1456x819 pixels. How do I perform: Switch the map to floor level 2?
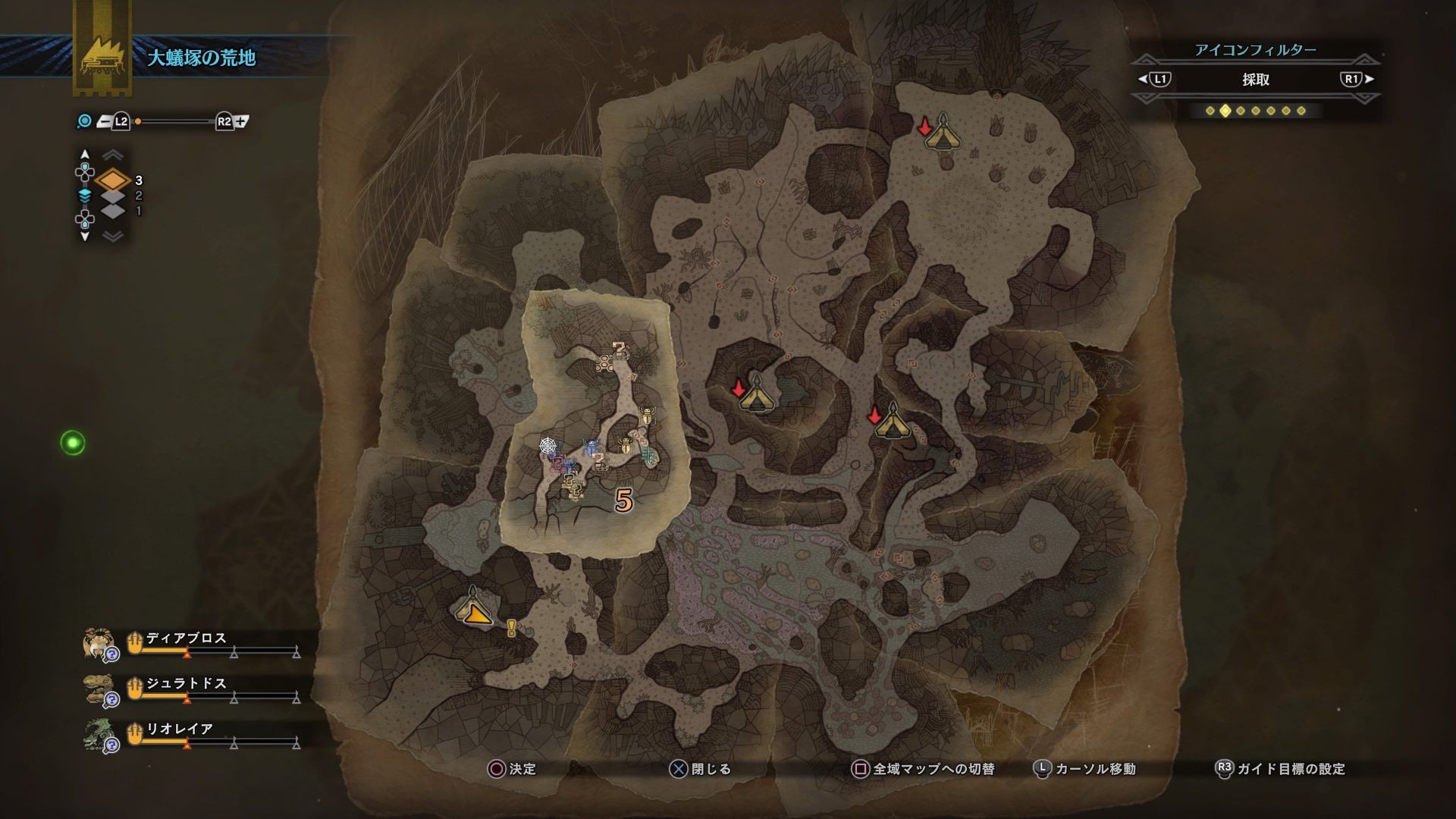pos(113,196)
